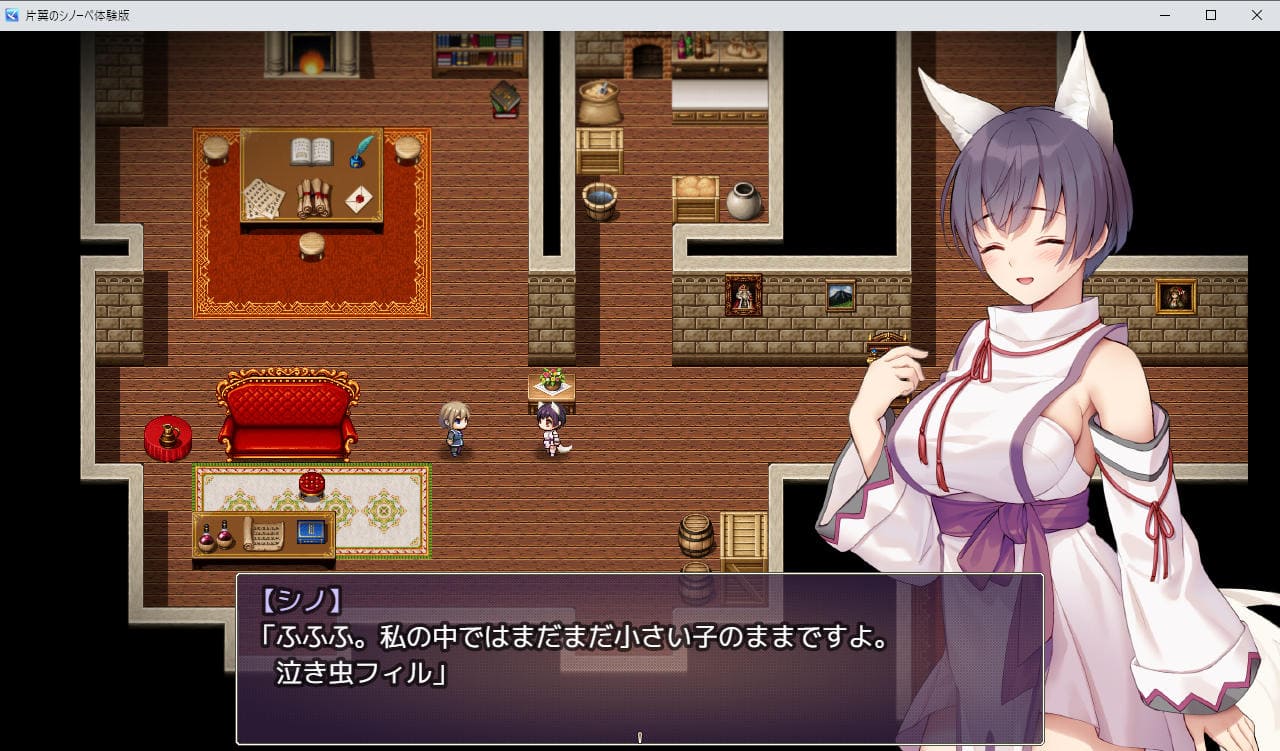Close the game window
This screenshot has width=1280, height=751.
[1256, 15]
